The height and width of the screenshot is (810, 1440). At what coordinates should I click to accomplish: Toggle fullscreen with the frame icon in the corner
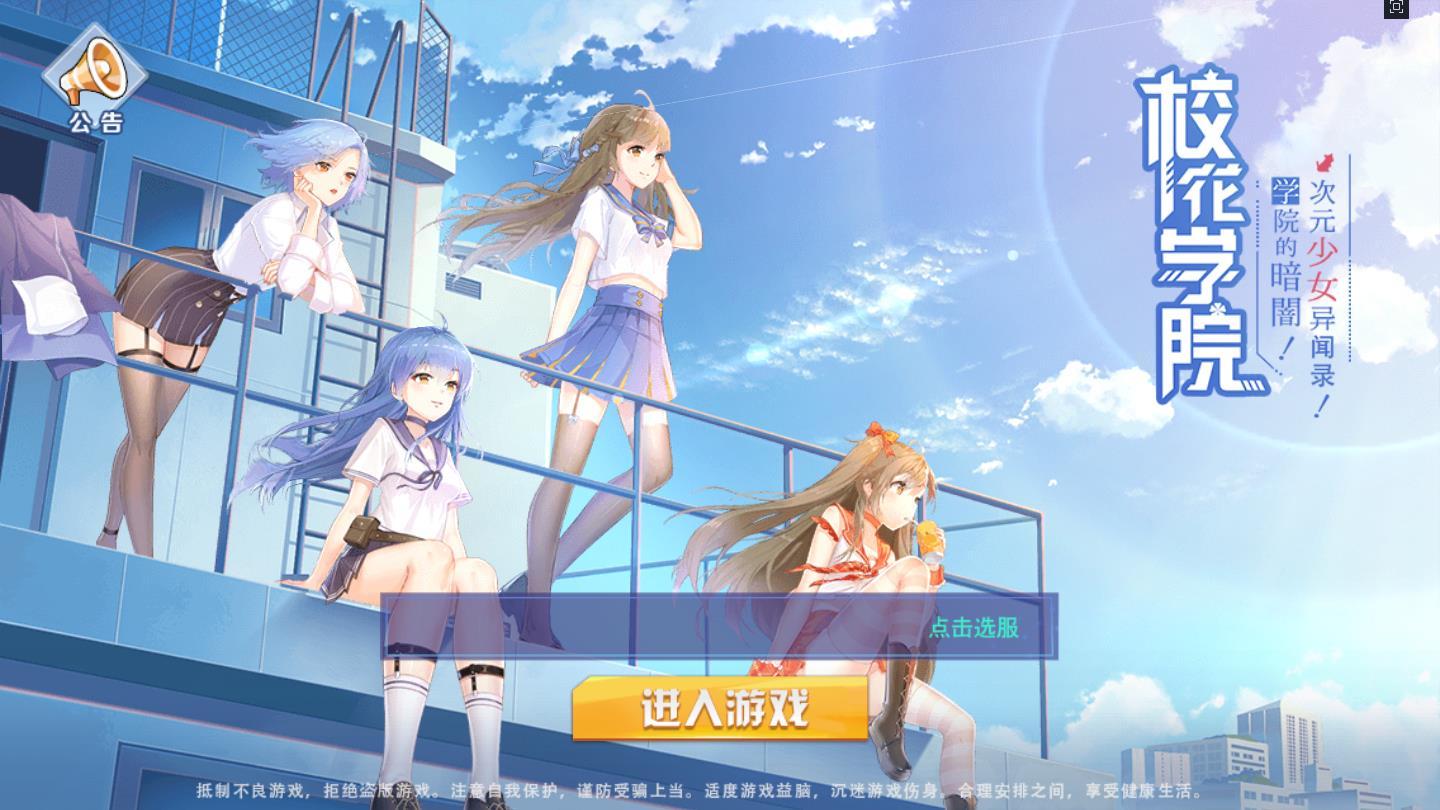click(1396, 8)
